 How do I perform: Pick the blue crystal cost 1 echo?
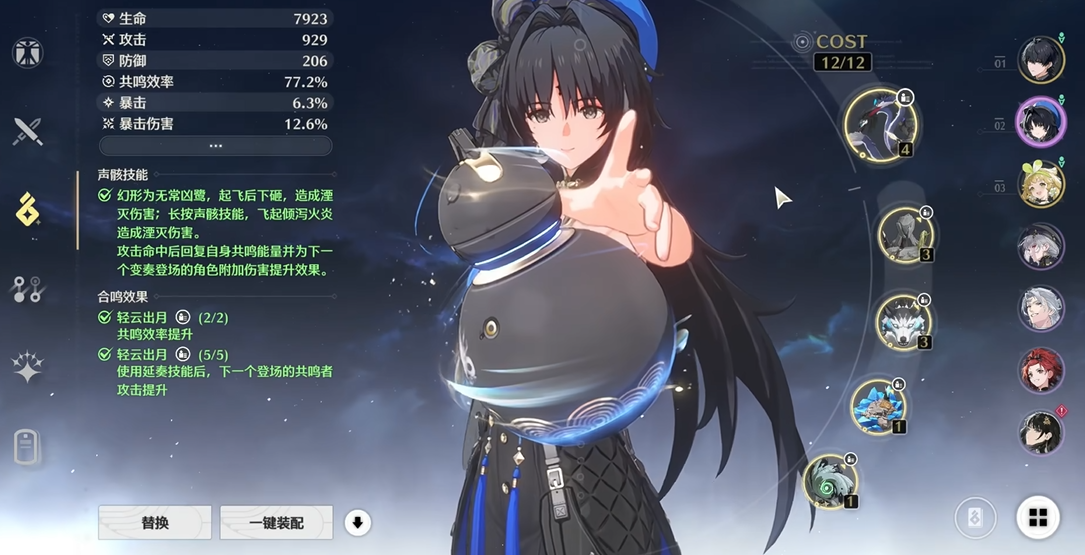[x=879, y=406]
